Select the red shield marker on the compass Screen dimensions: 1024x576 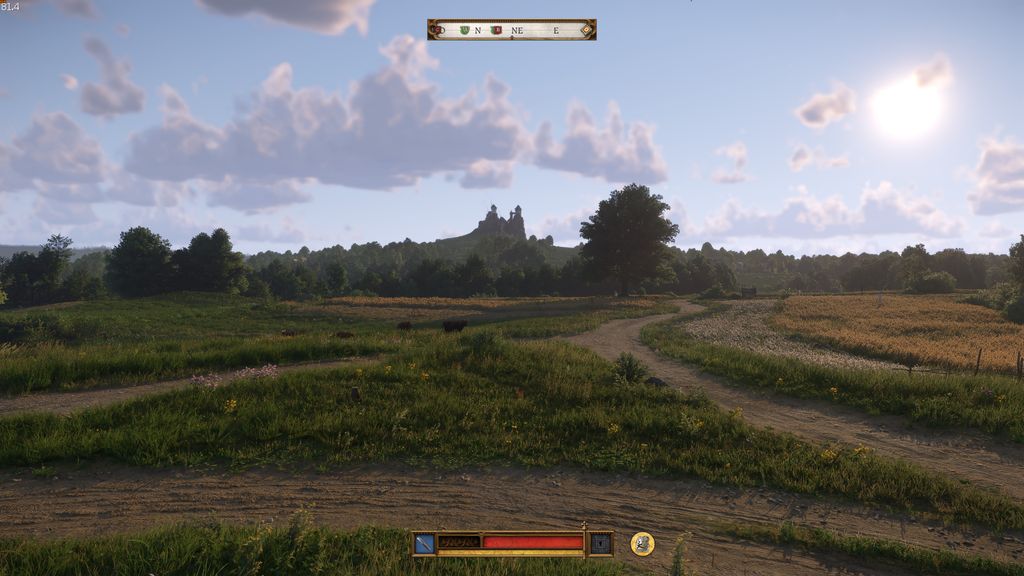(x=496, y=30)
